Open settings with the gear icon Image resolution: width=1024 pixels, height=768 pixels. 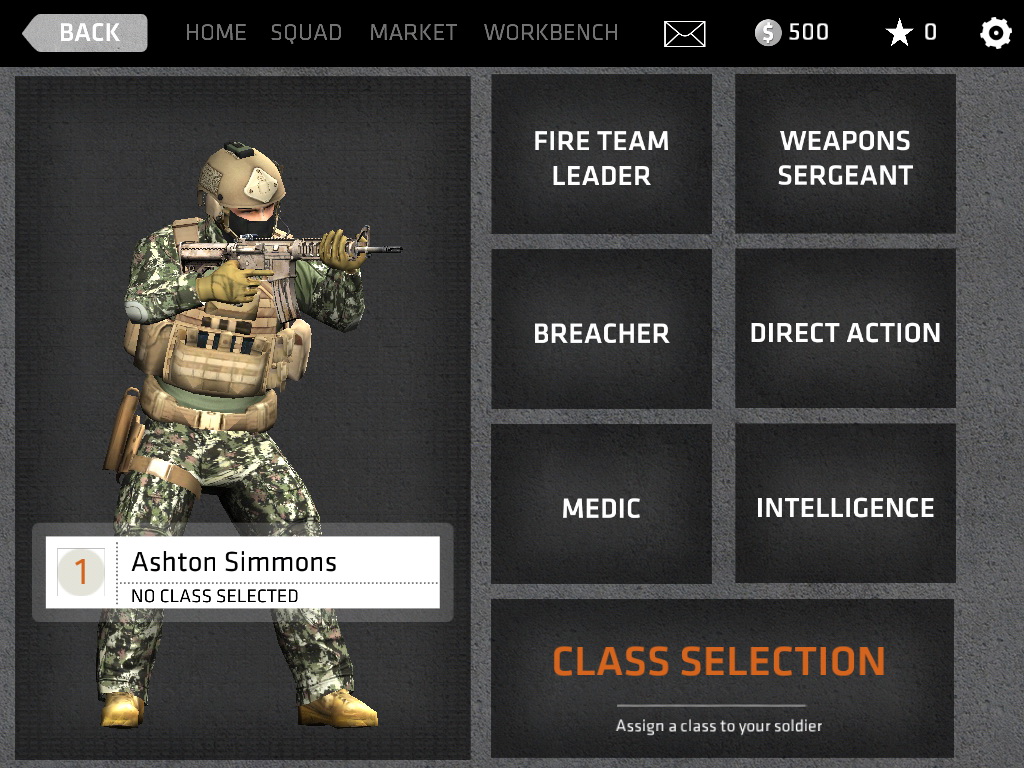tap(995, 34)
